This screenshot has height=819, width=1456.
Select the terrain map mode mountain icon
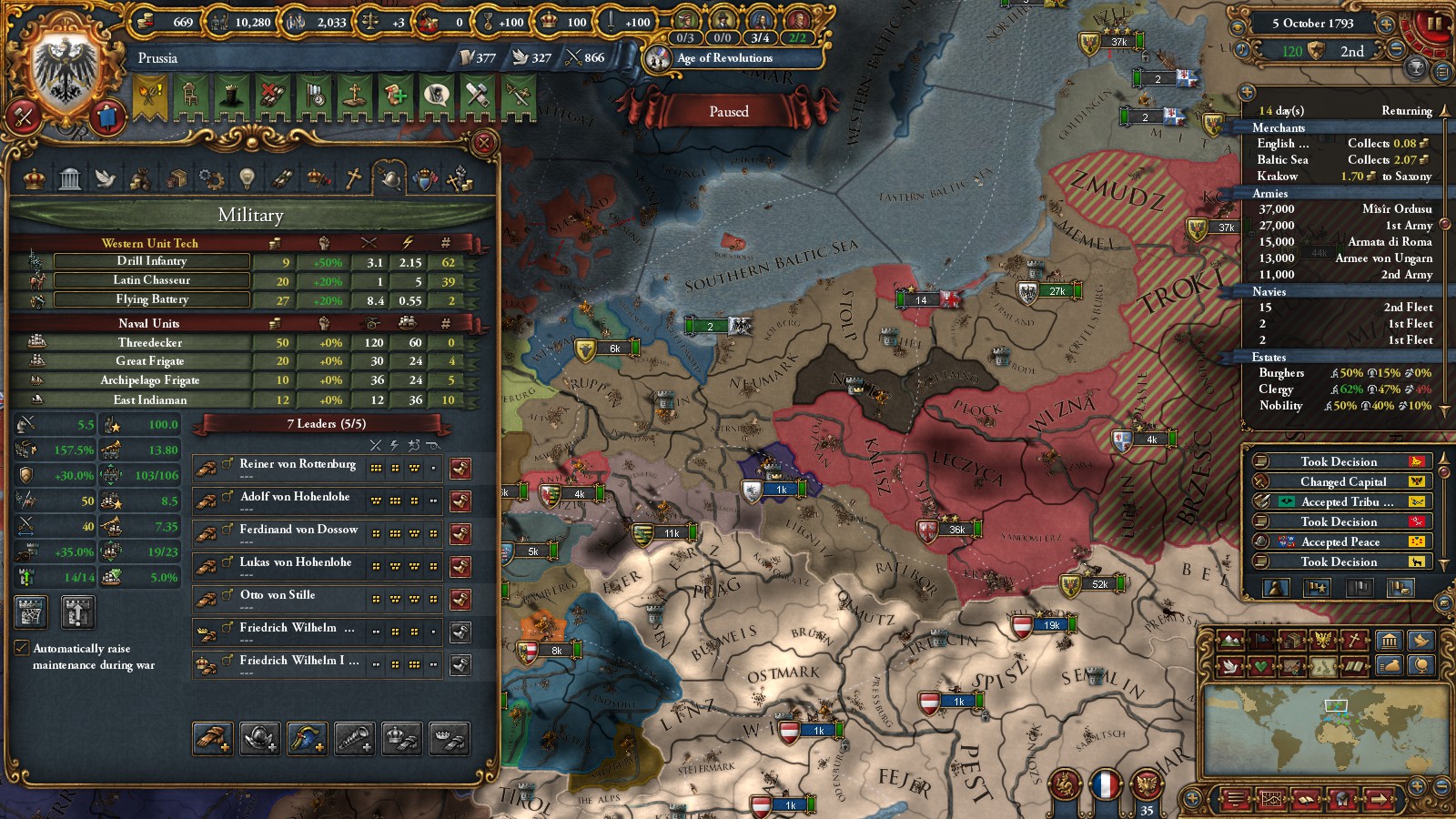pos(1228,641)
